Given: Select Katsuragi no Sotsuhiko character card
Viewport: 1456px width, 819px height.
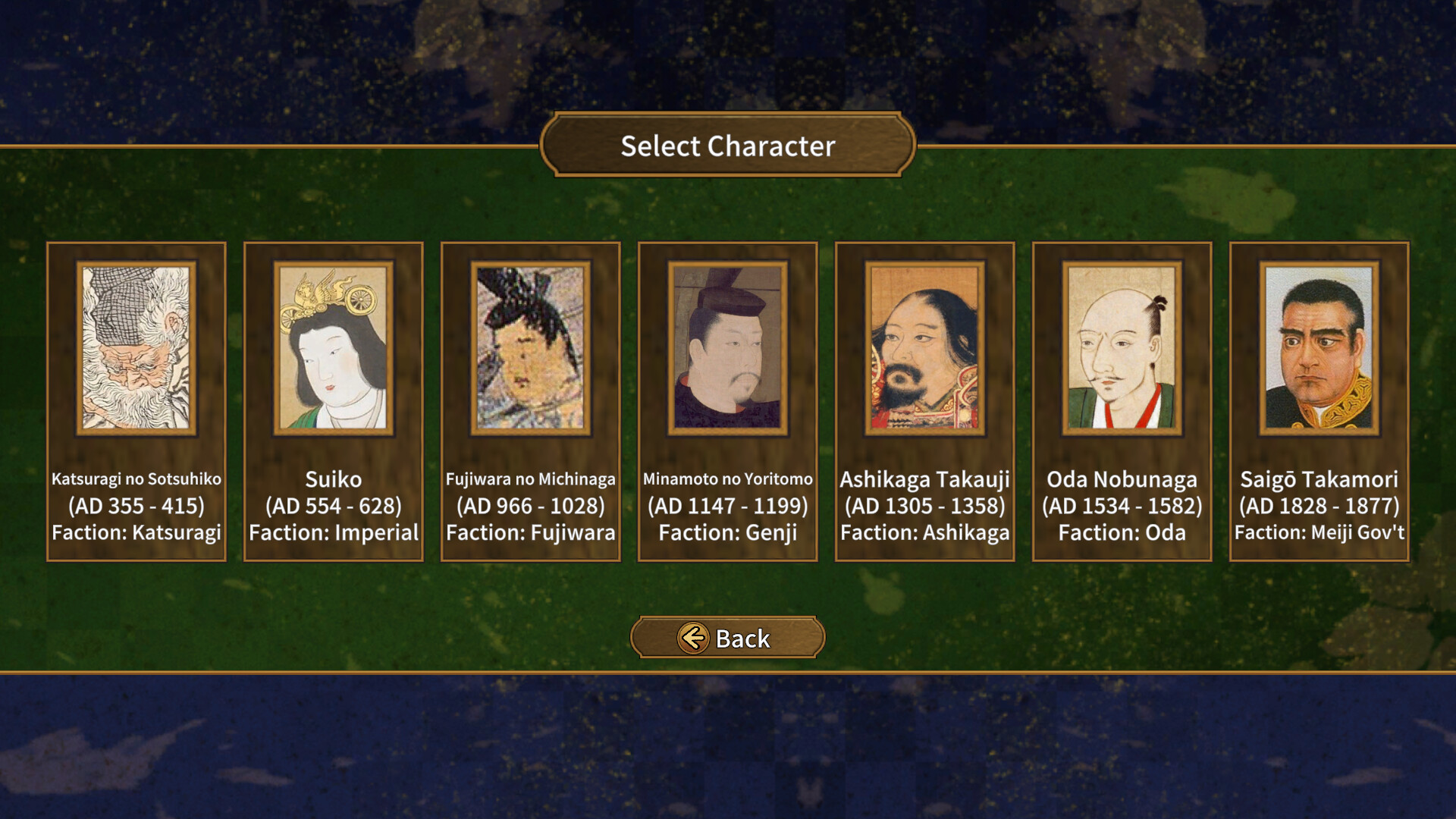Looking at the screenshot, I should point(136,402).
